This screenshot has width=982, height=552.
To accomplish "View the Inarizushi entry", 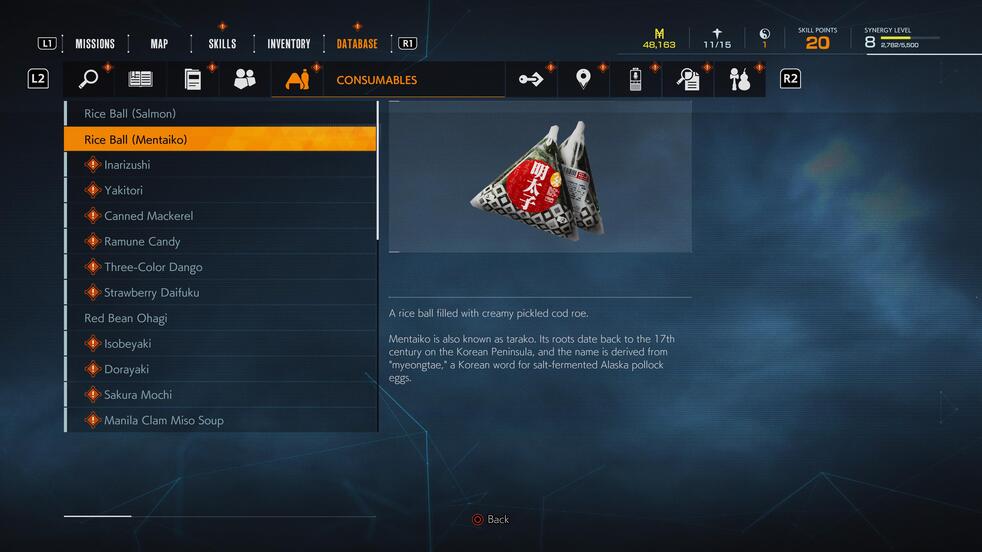I will (x=220, y=165).
